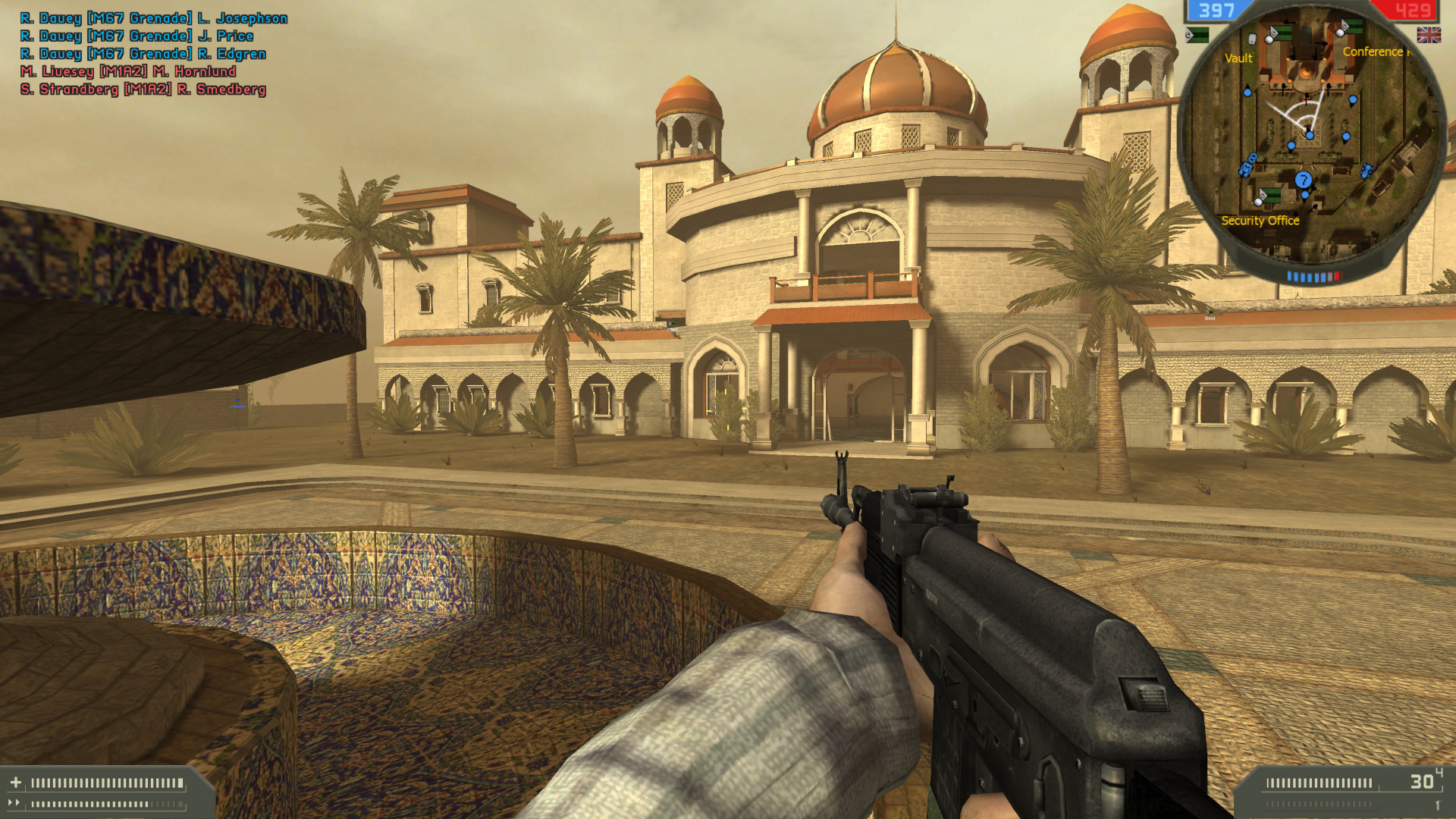1456x819 pixels.
Task: Select the sprint arrows icon bottom-left
Action: [15, 803]
